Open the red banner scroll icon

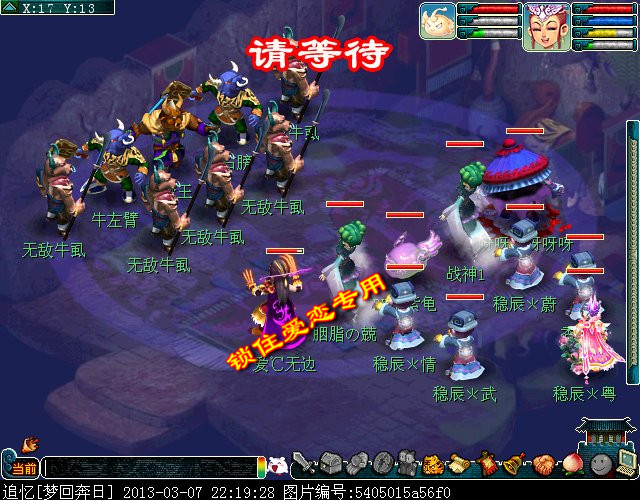(x=487, y=464)
